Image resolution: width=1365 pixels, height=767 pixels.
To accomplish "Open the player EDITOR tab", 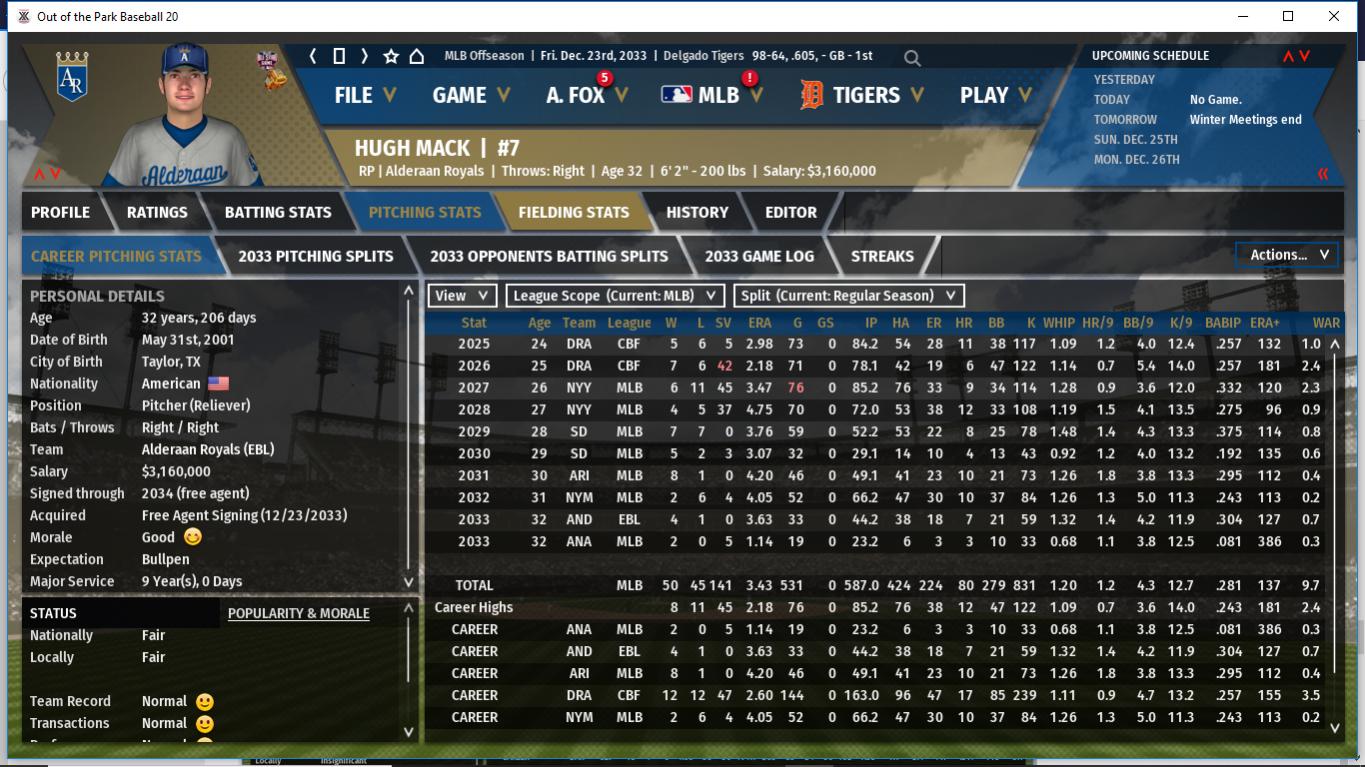I will click(x=791, y=212).
